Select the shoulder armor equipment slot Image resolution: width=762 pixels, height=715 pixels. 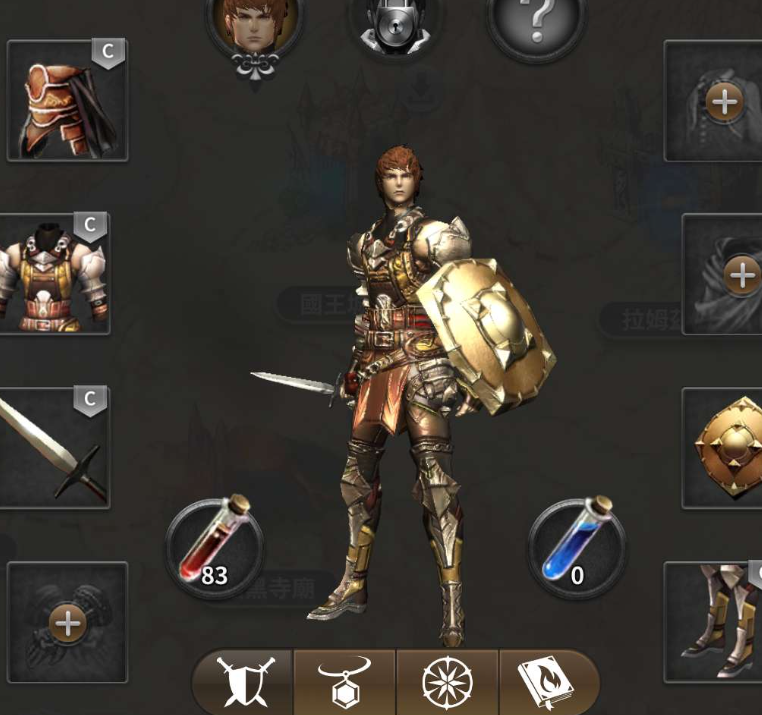click(67, 101)
